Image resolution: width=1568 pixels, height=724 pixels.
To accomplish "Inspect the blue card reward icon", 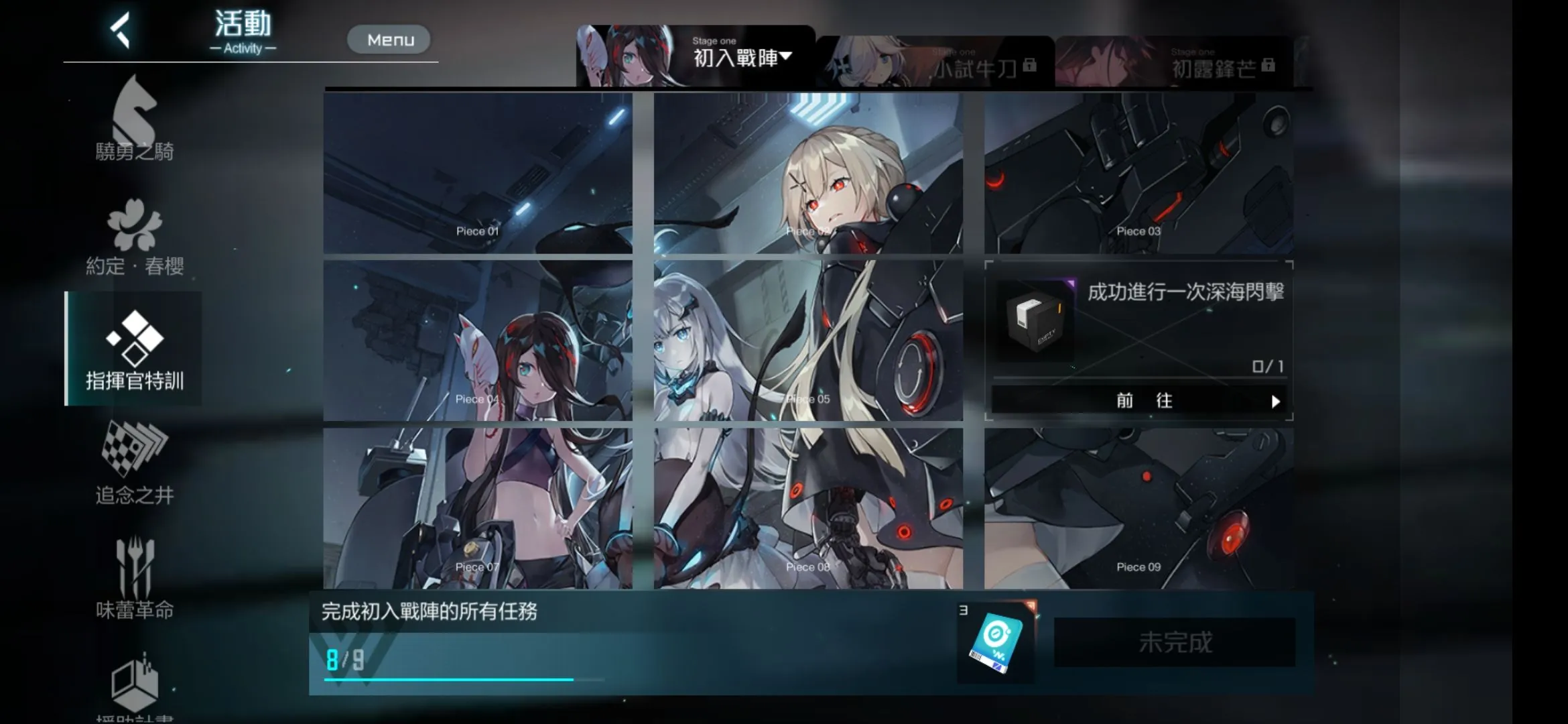I will point(996,644).
